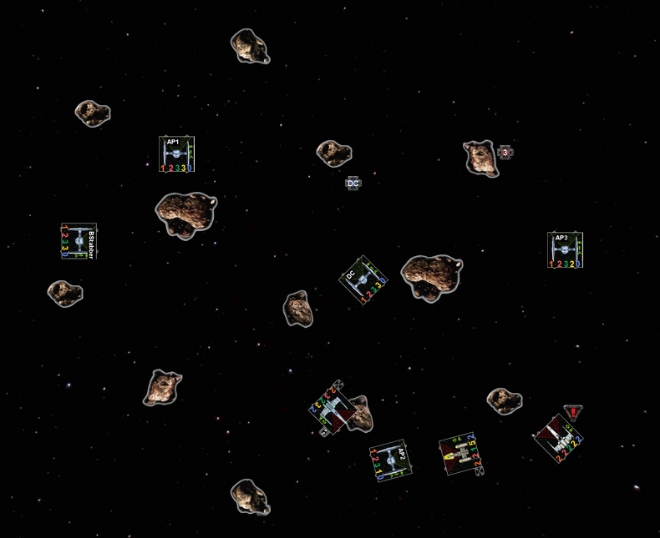The height and width of the screenshot is (538, 660).
Task: Select the AP2 TIE fighter token
Action: click(390, 464)
